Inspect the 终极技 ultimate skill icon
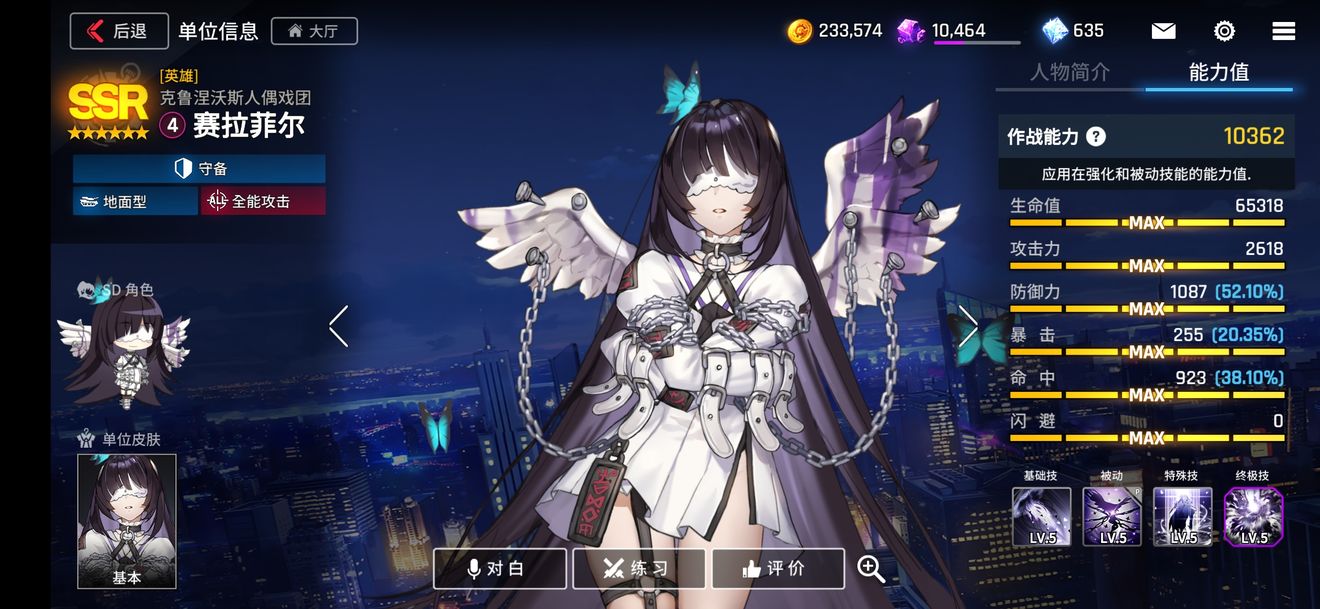This screenshot has width=1320, height=609. 1253,516
